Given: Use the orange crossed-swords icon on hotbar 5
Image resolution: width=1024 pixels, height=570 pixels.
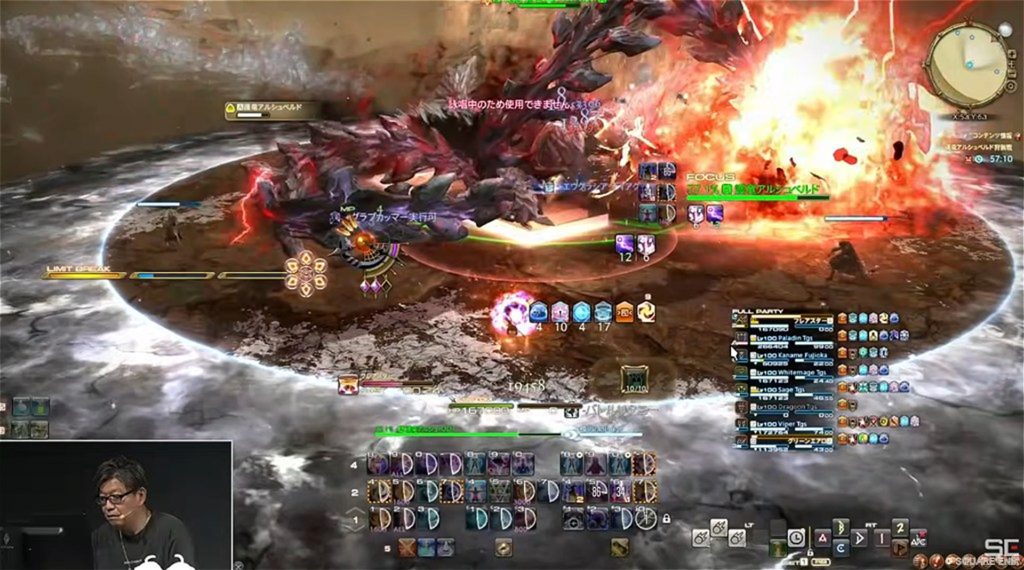Looking at the screenshot, I should (x=406, y=547).
